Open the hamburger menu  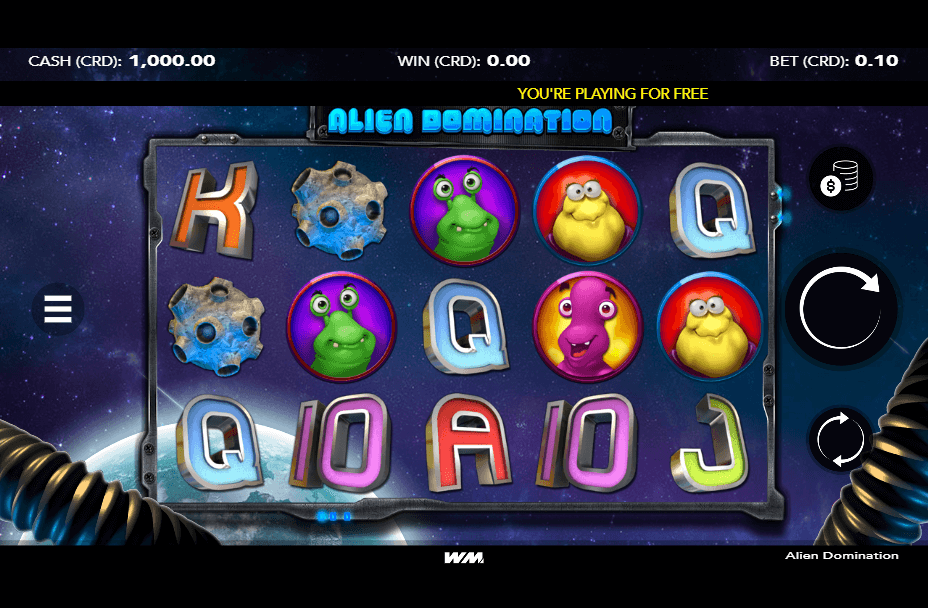coord(58,309)
